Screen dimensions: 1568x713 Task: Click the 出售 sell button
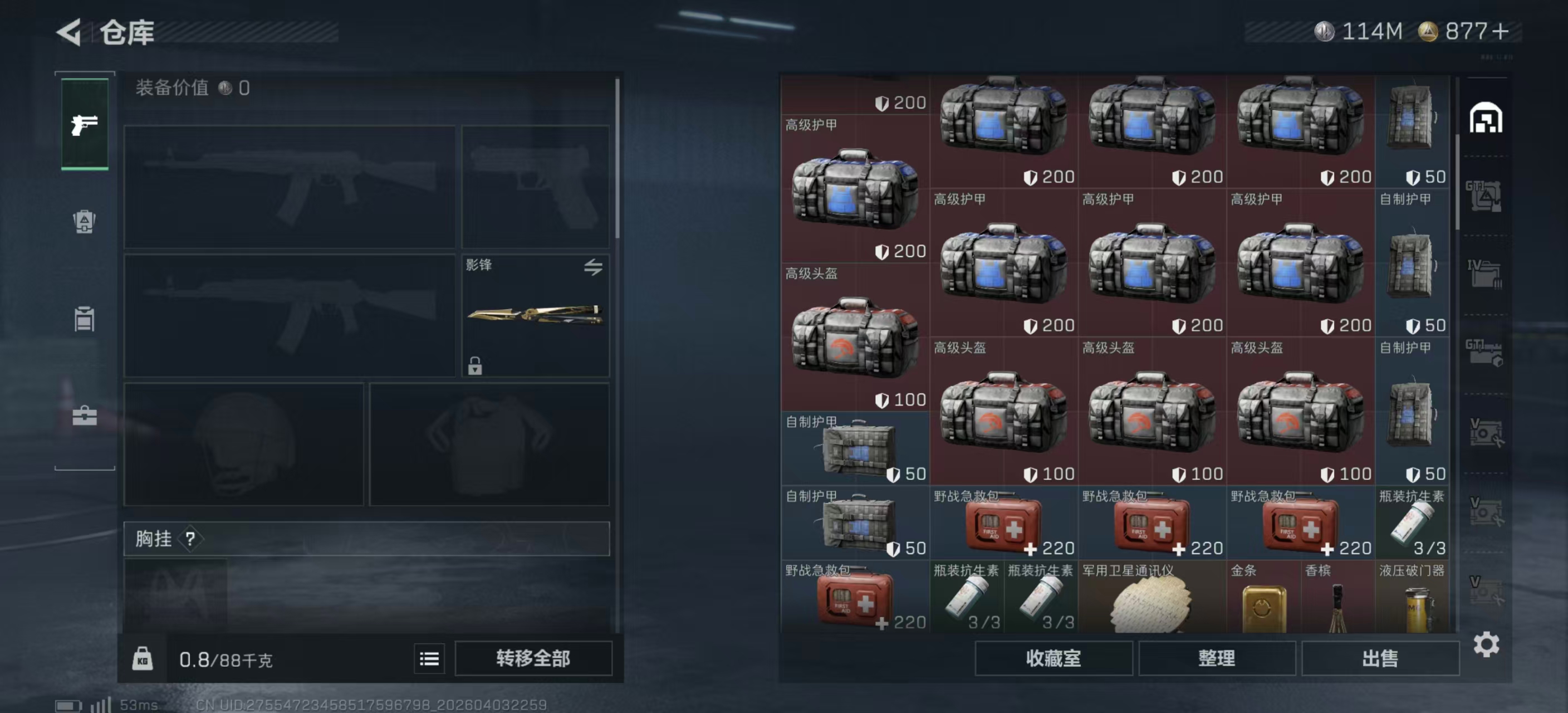click(x=1379, y=658)
